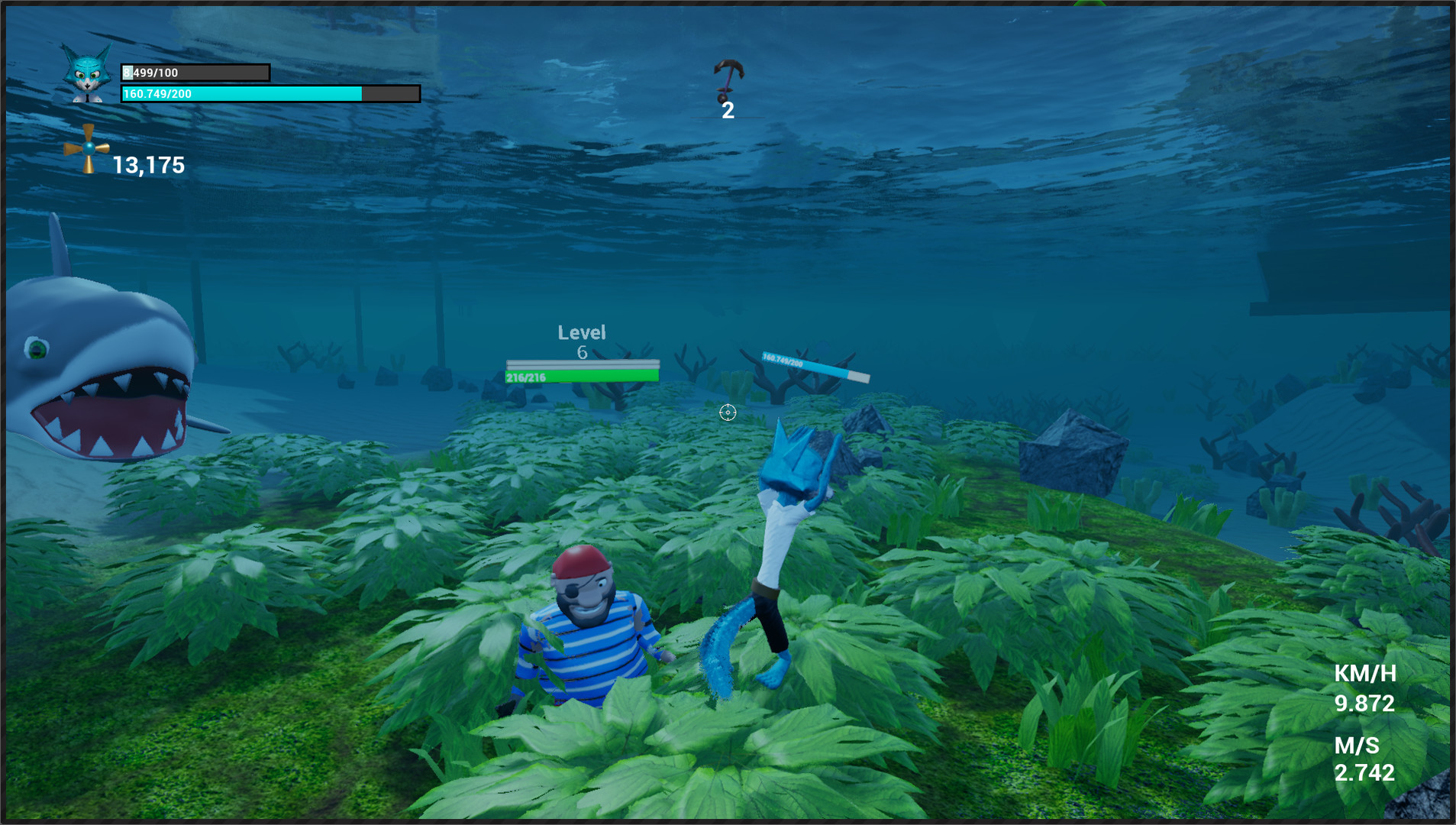Click the 13,175 score text
Image resolution: width=1456 pixels, height=825 pixels.
click(x=147, y=163)
